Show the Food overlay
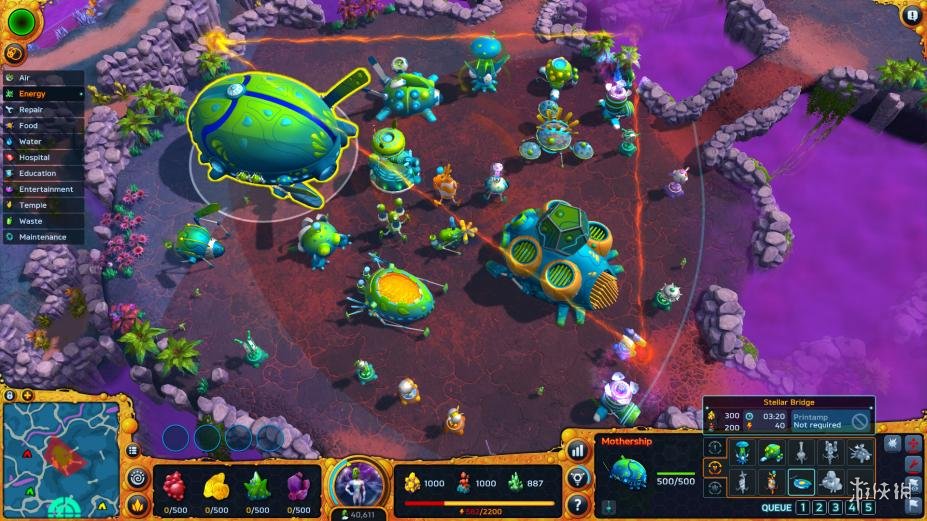927x521 pixels. [x=28, y=126]
